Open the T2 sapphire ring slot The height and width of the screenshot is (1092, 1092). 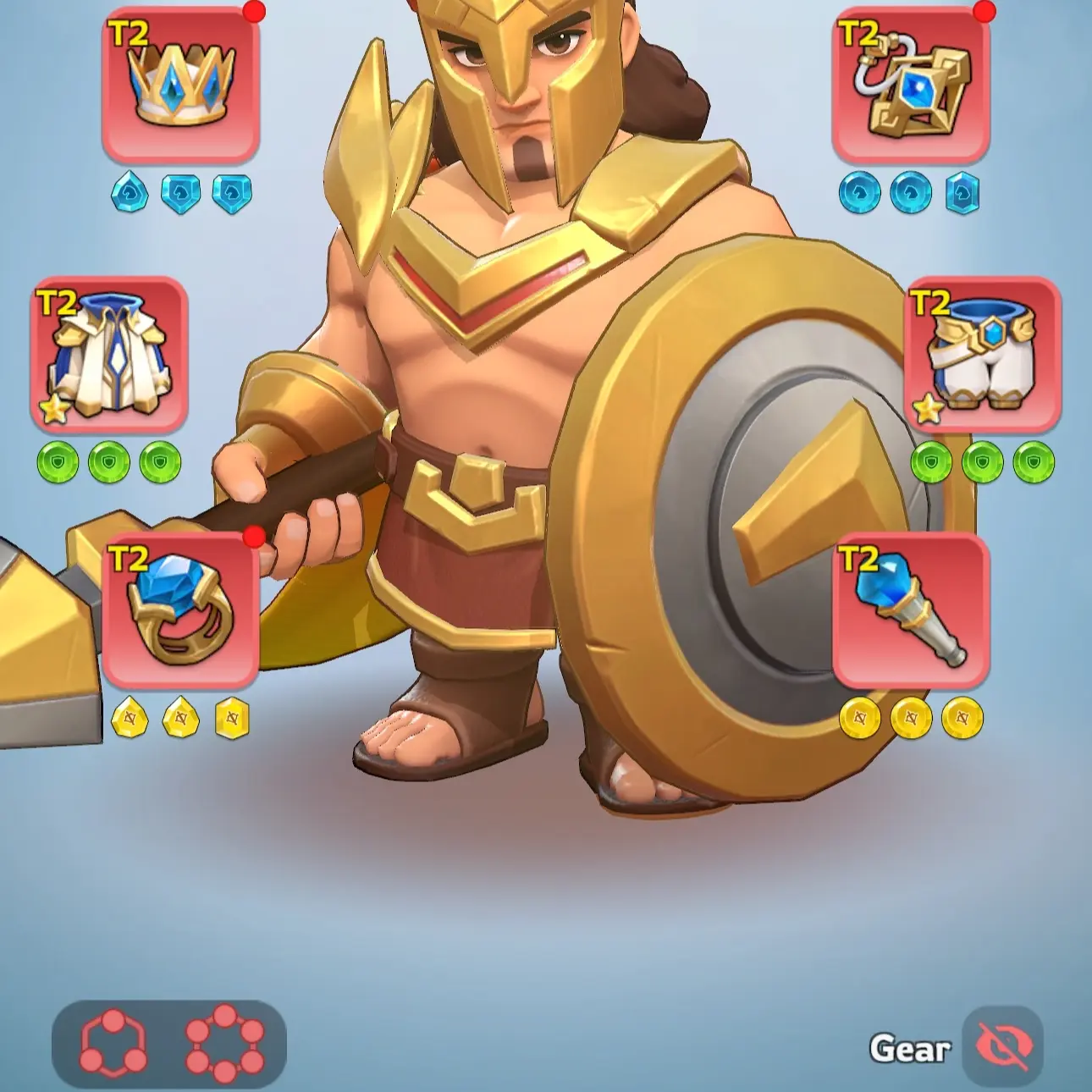(180, 611)
